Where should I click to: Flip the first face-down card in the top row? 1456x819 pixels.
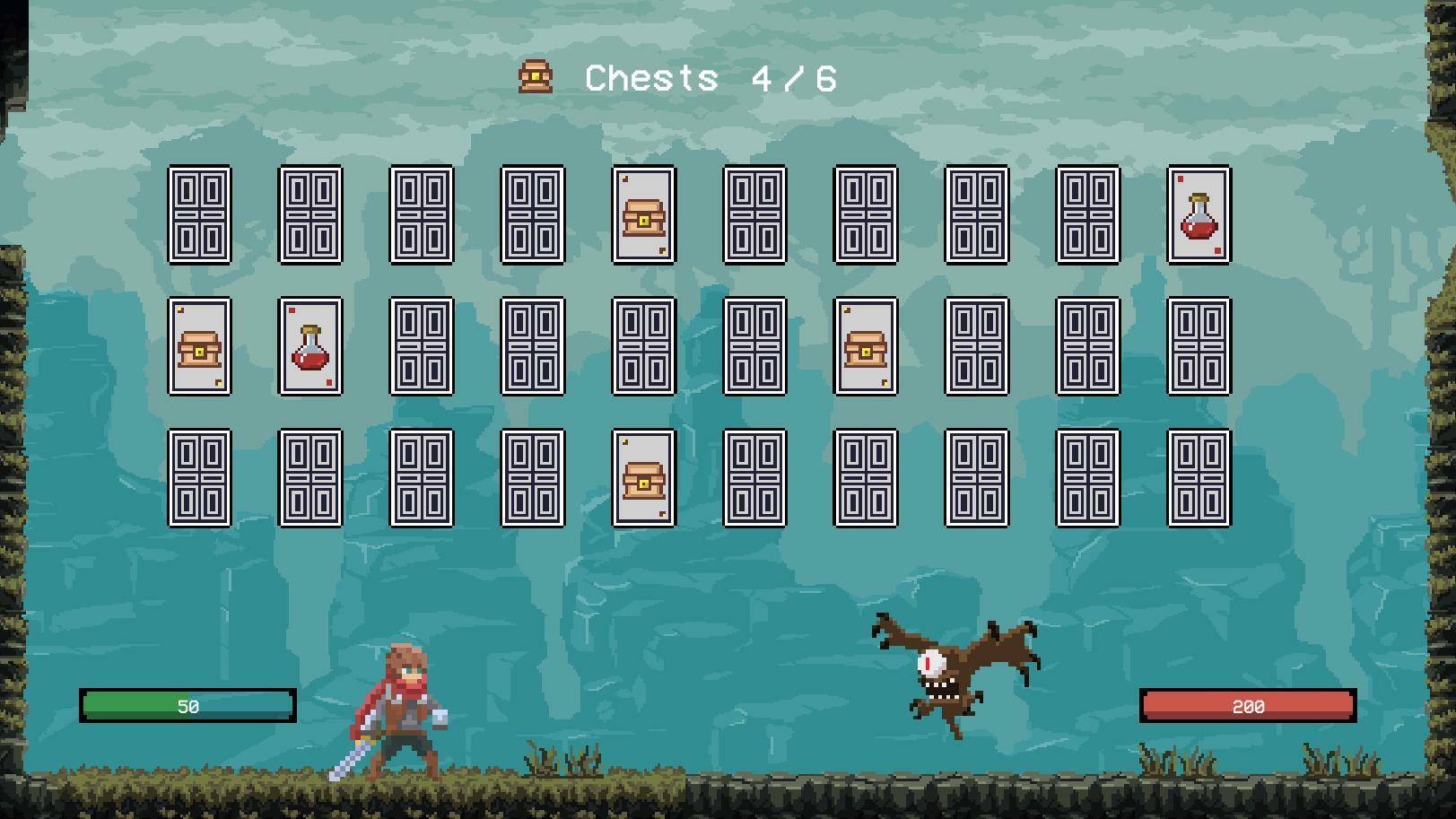[x=201, y=215]
